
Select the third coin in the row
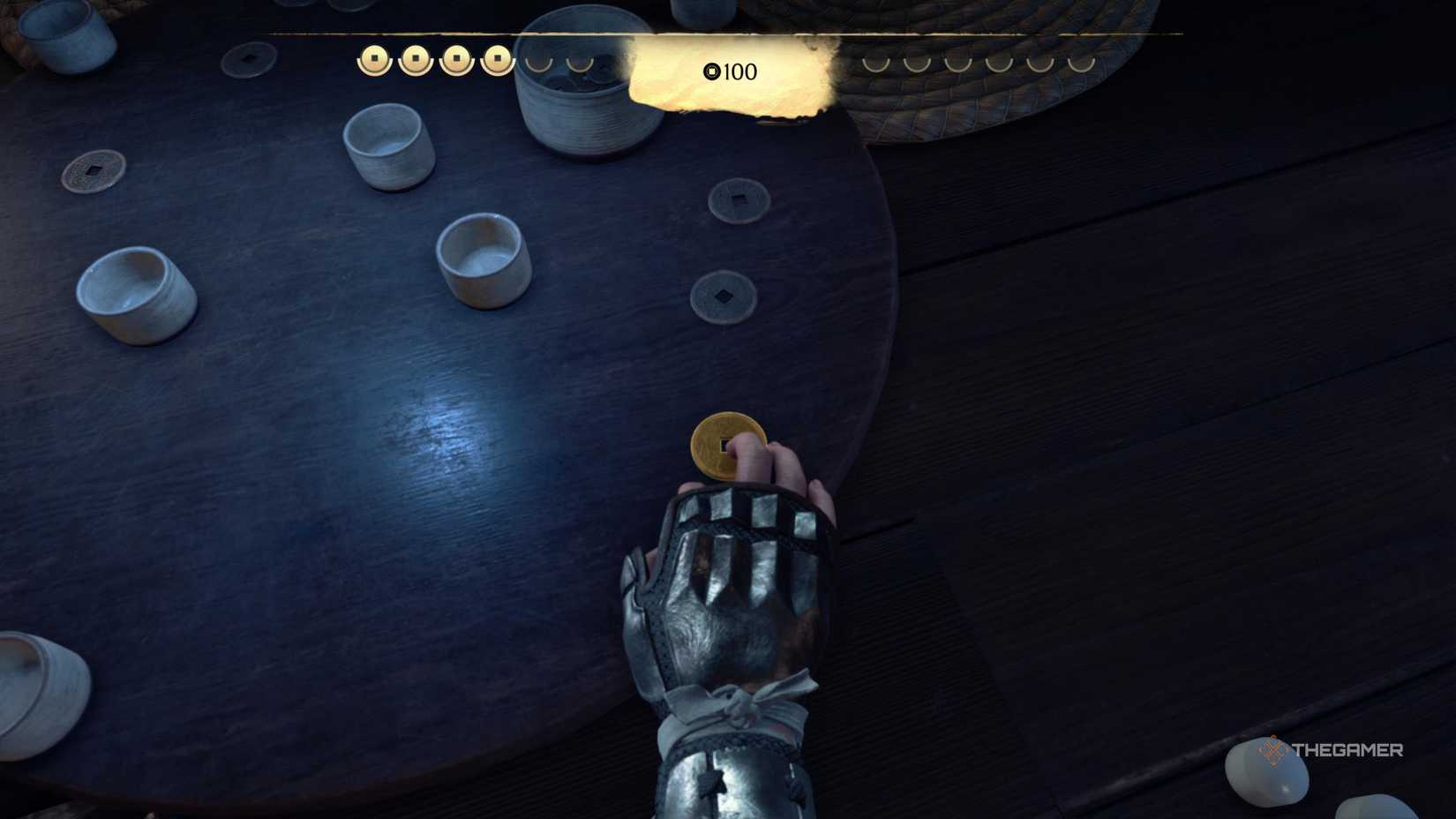[455, 59]
